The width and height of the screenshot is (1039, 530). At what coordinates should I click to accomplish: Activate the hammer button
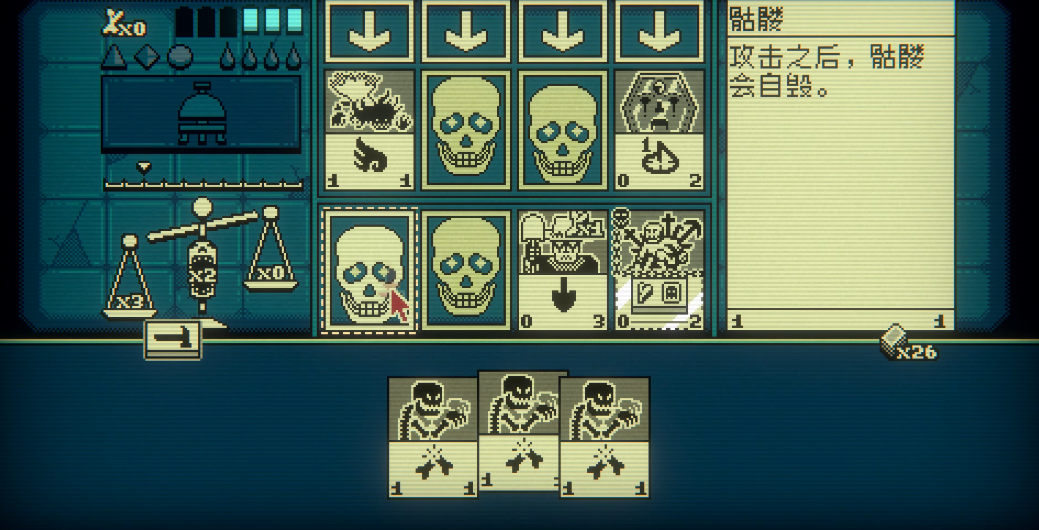(174, 340)
